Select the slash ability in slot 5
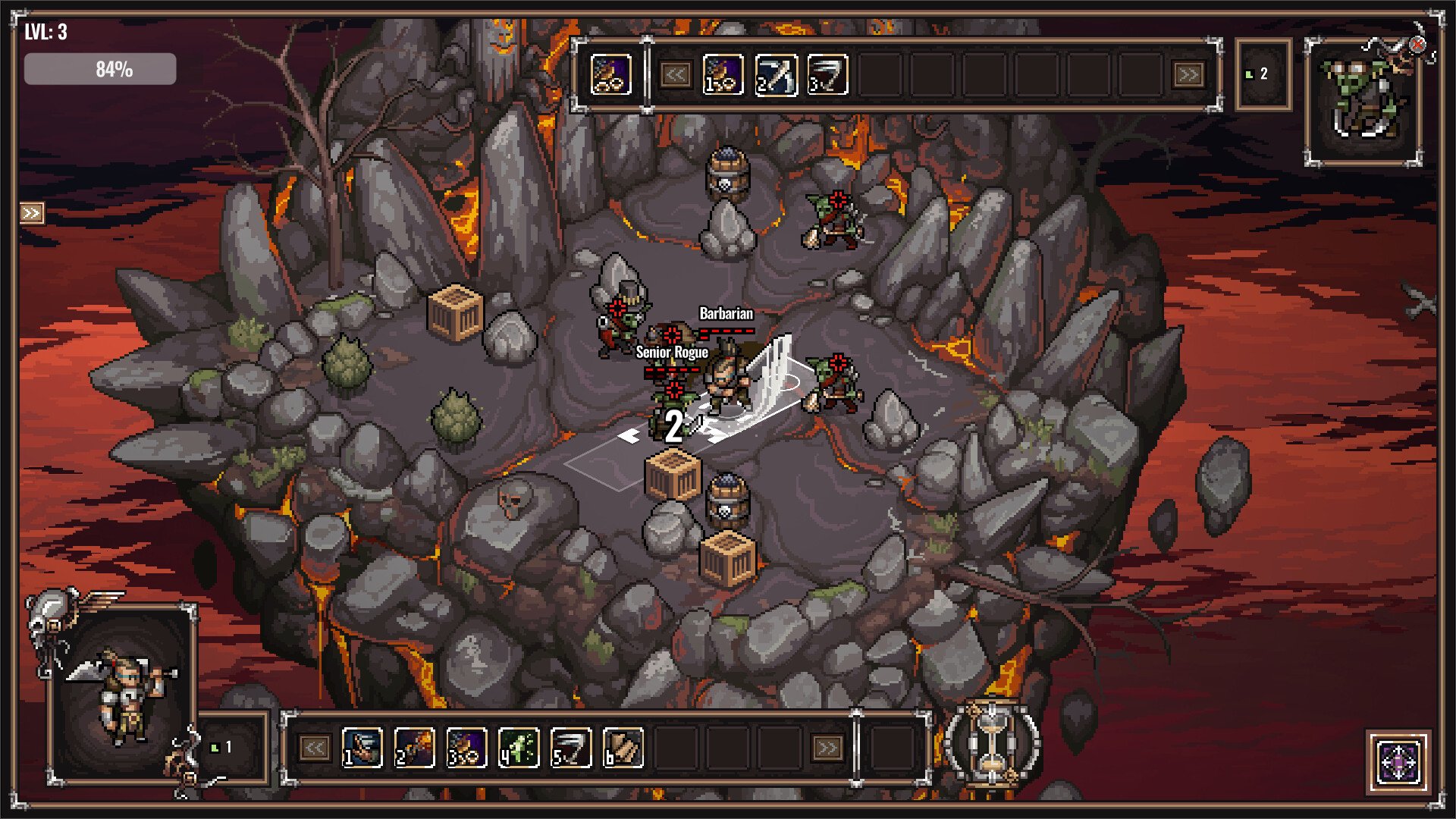 point(571,748)
